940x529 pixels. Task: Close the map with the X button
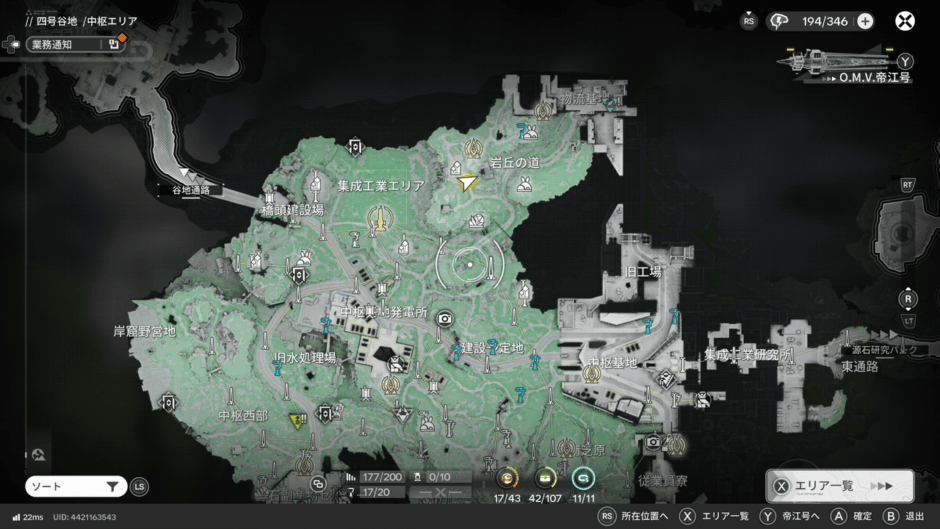click(904, 21)
